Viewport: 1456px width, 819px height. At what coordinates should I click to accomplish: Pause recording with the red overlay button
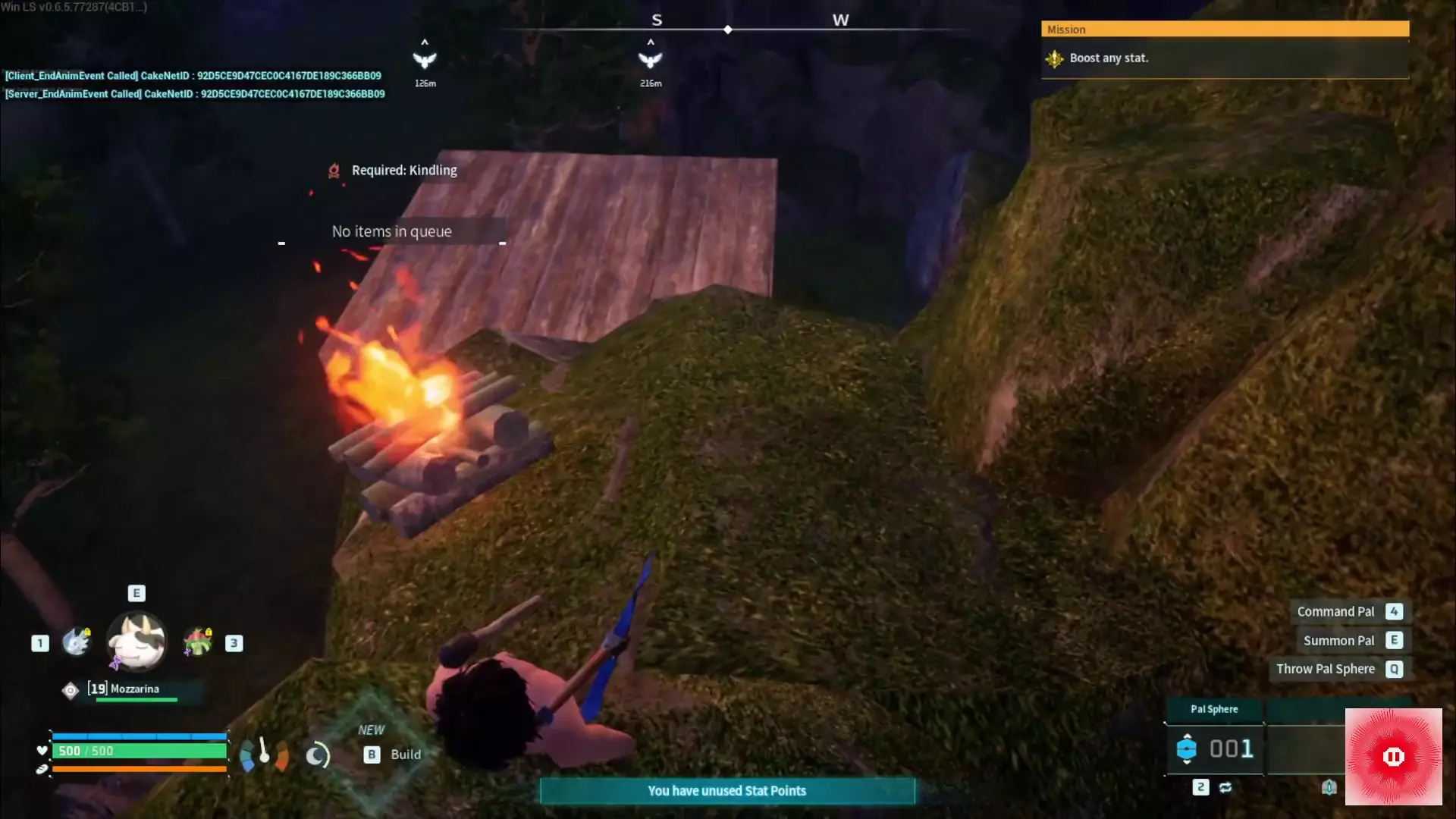[x=1393, y=756]
